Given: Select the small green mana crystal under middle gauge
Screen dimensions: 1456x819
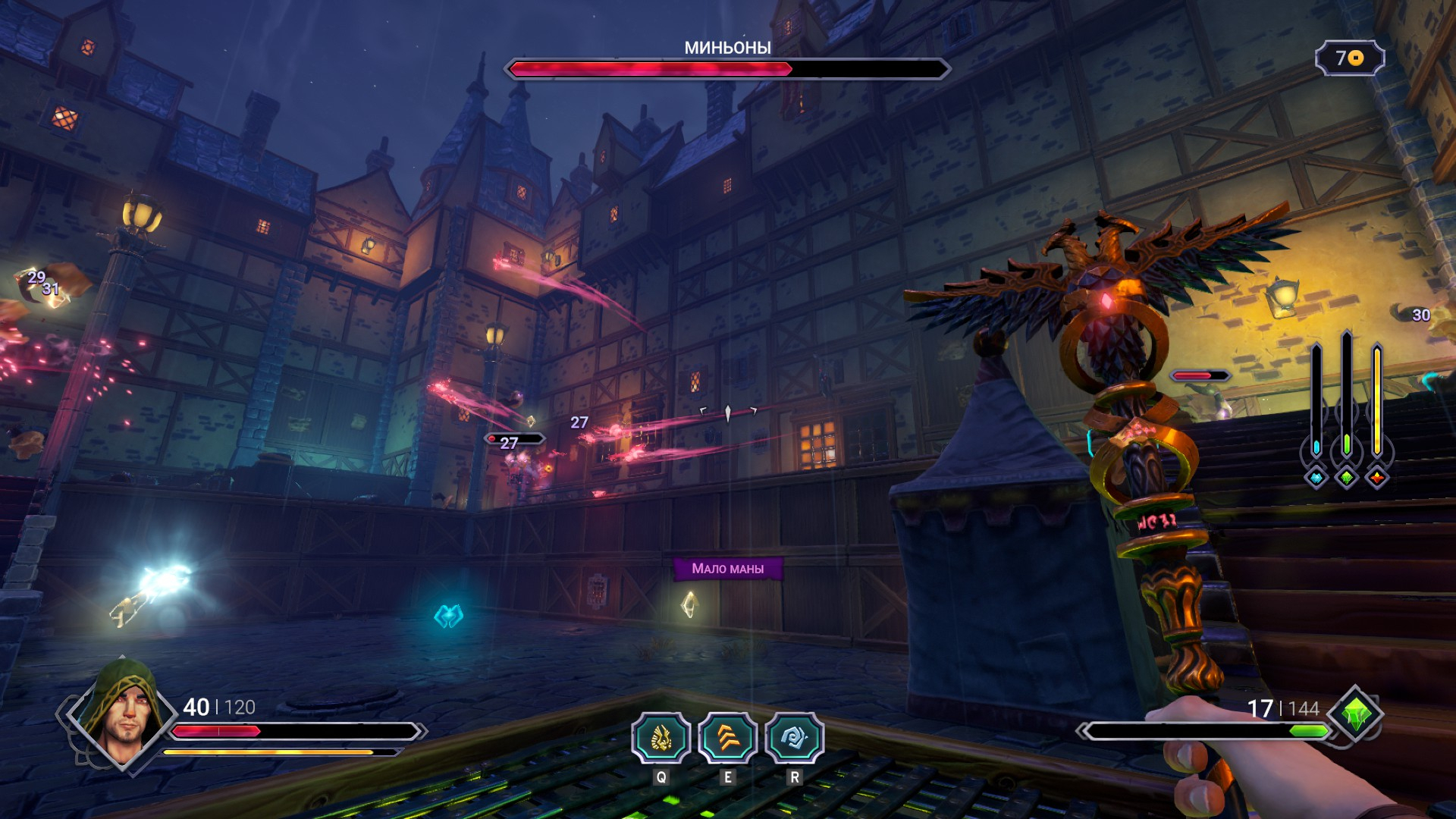Looking at the screenshot, I should [x=1347, y=478].
